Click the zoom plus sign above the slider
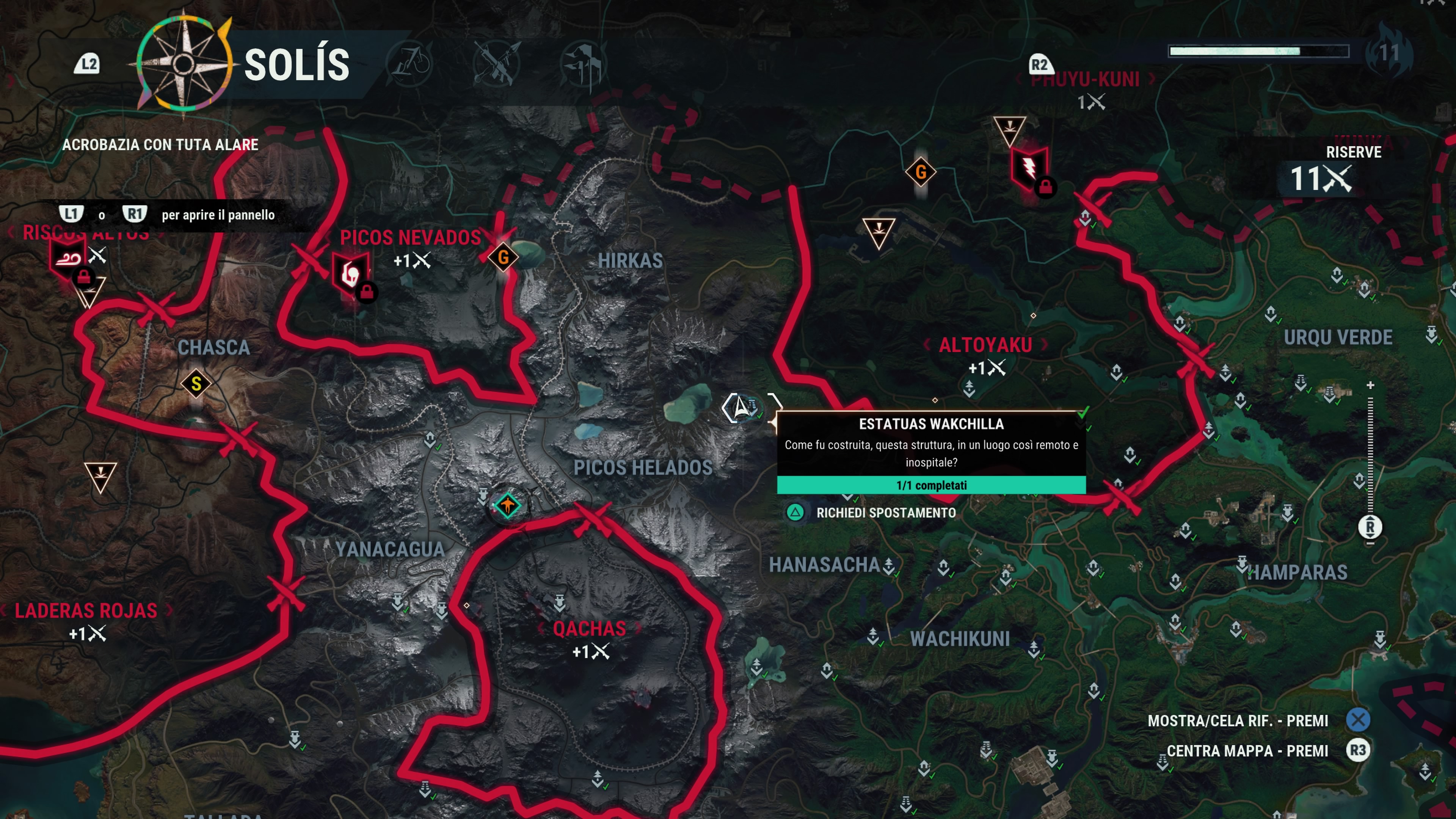 coord(1370,386)
